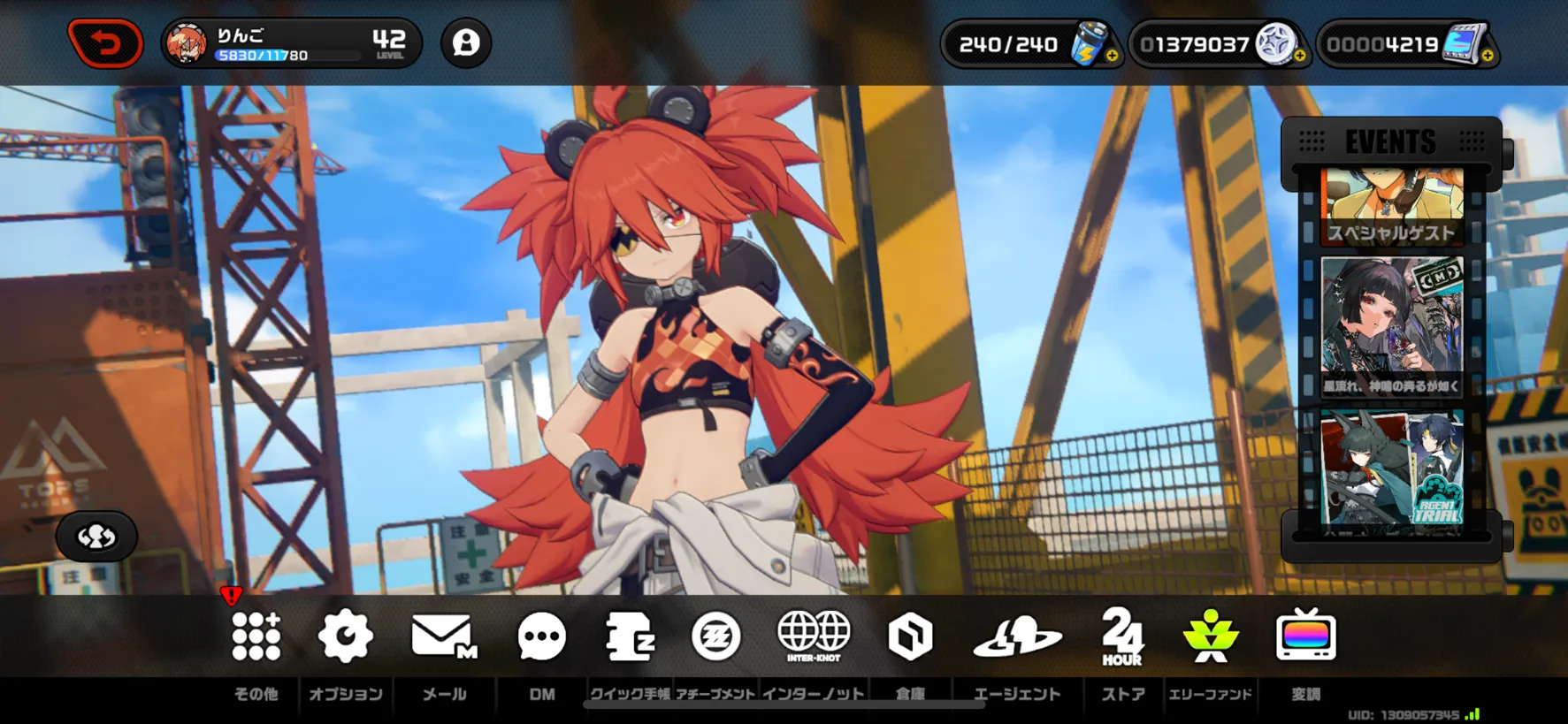Screen dimensions: 1568x724
Task: Open the dark-haired agent event banner
Action: 1391,326
